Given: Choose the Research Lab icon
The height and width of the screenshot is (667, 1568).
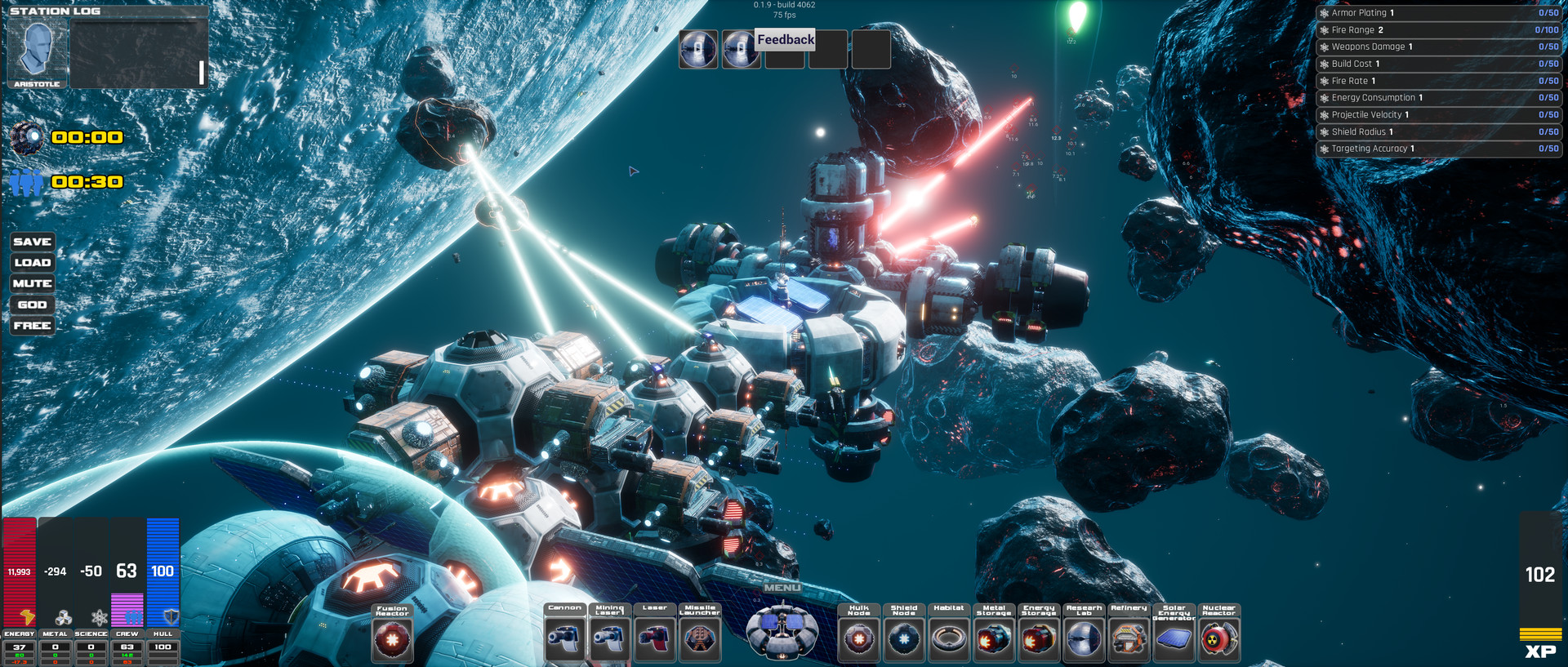Looking at the screenshot, I should click(x=1084, y=639).
